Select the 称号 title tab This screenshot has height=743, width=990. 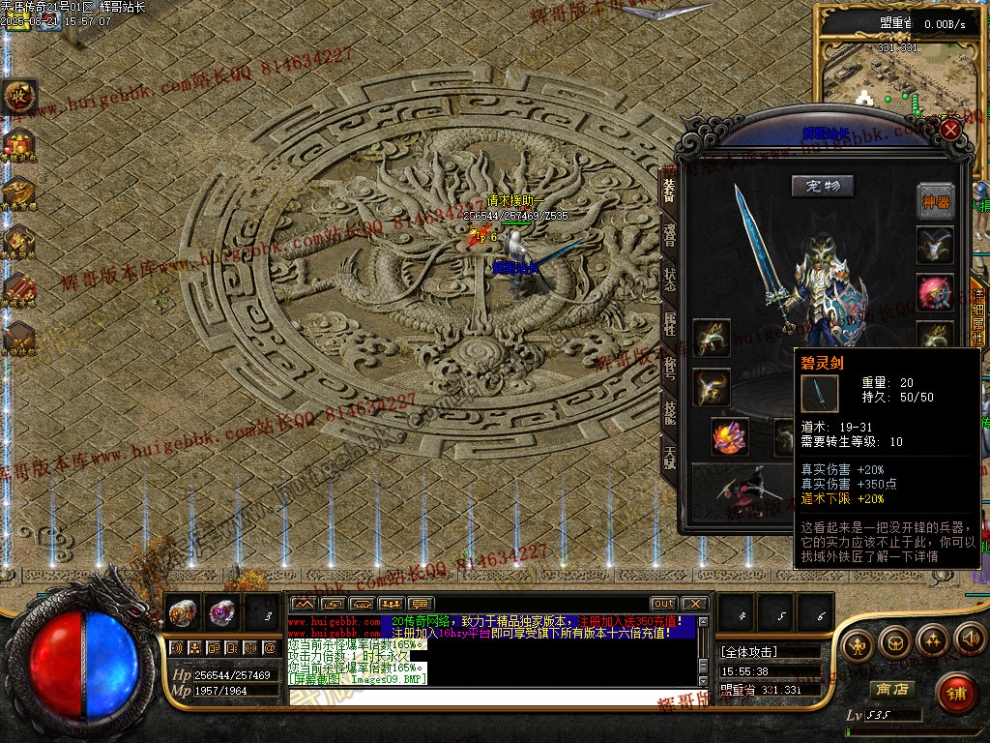669,366
